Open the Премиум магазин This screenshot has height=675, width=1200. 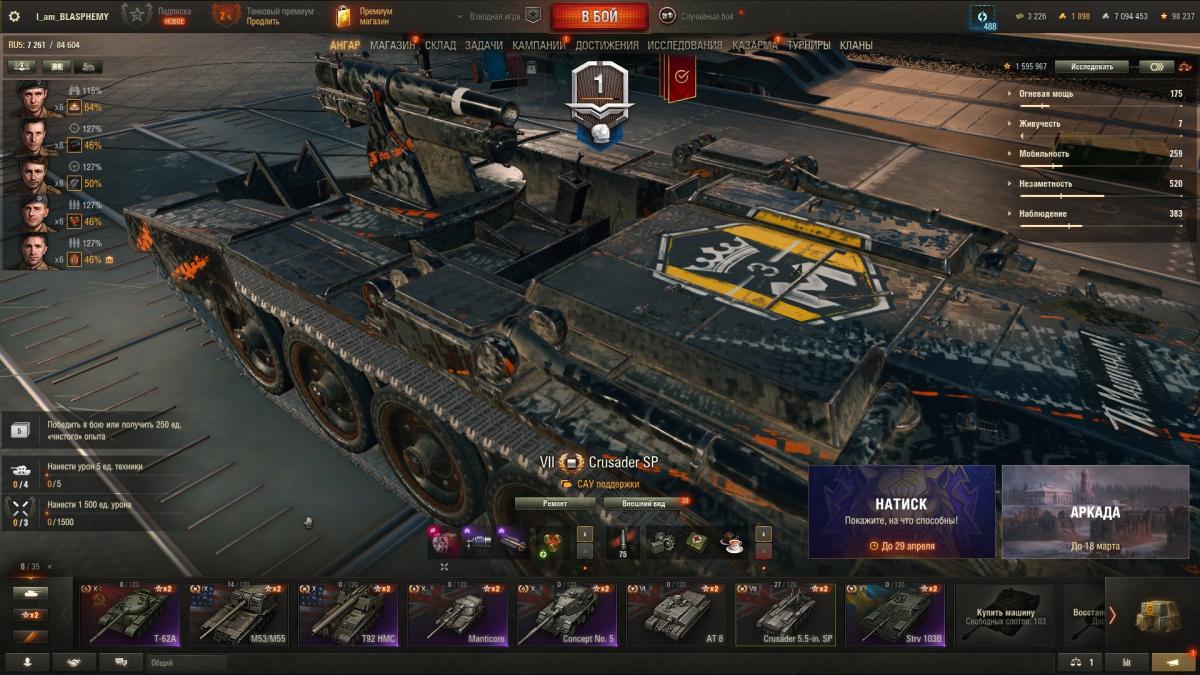364,16
